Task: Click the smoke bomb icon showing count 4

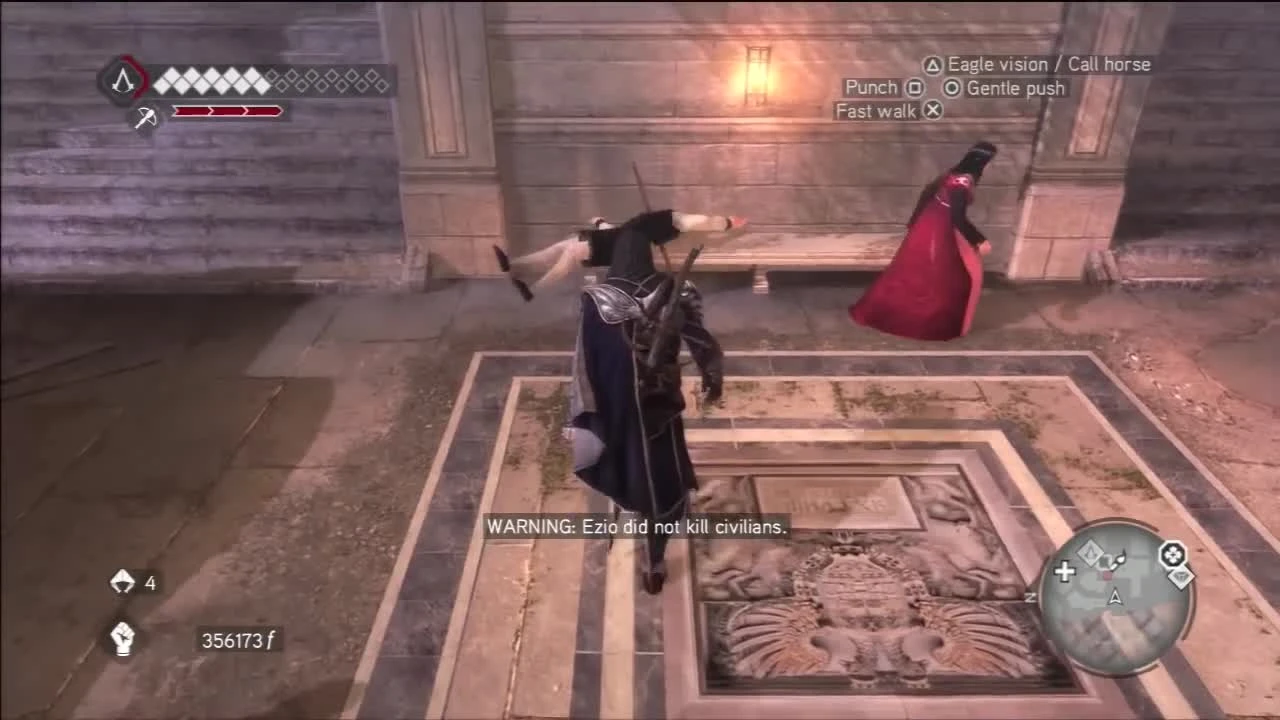Action: 122,582
